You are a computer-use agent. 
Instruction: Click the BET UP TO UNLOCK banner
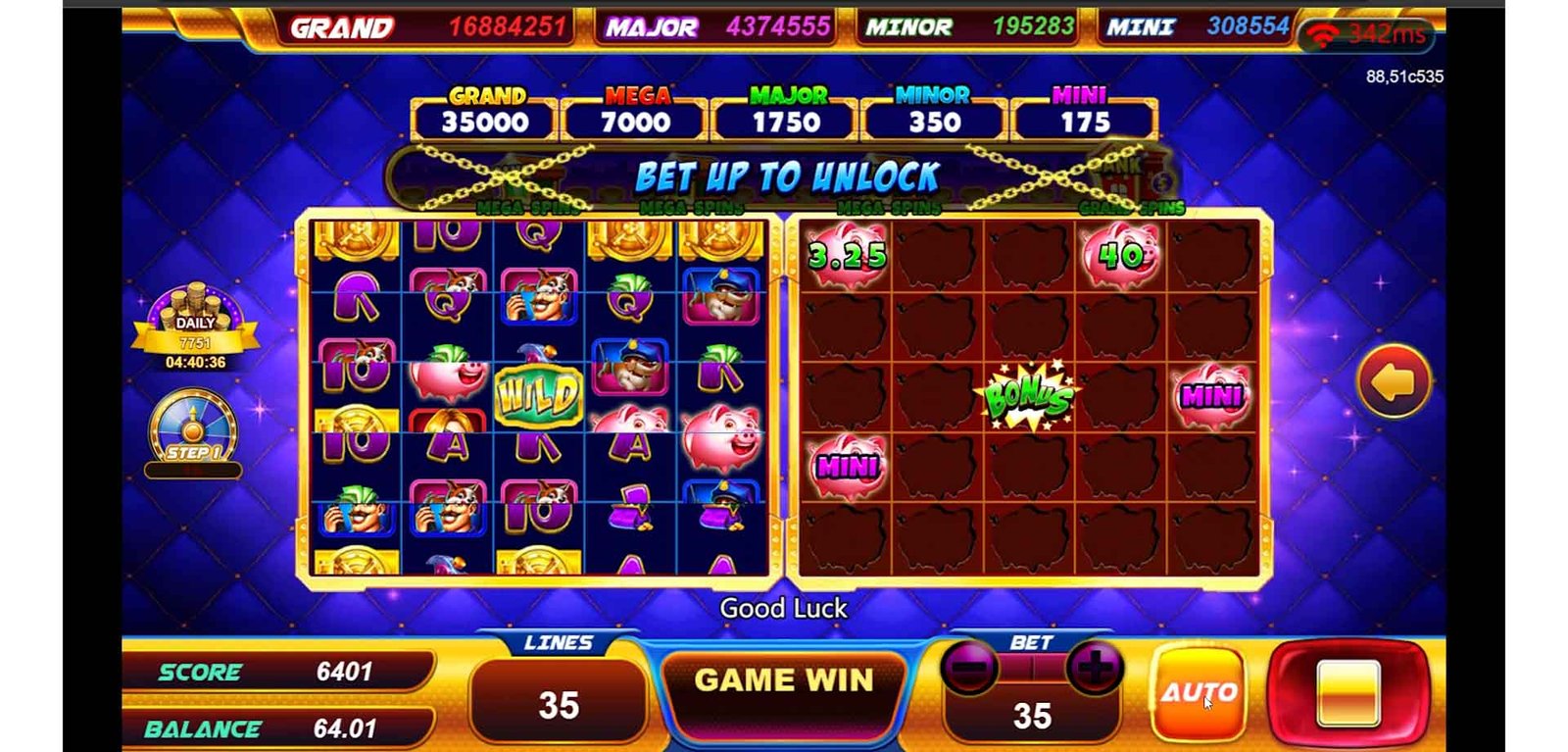786,177
